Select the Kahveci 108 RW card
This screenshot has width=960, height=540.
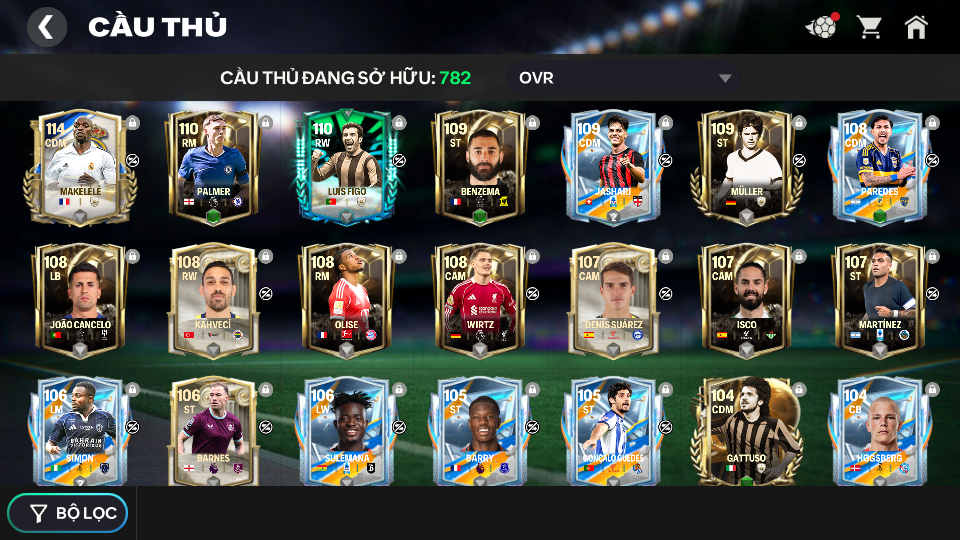point(213,300)
